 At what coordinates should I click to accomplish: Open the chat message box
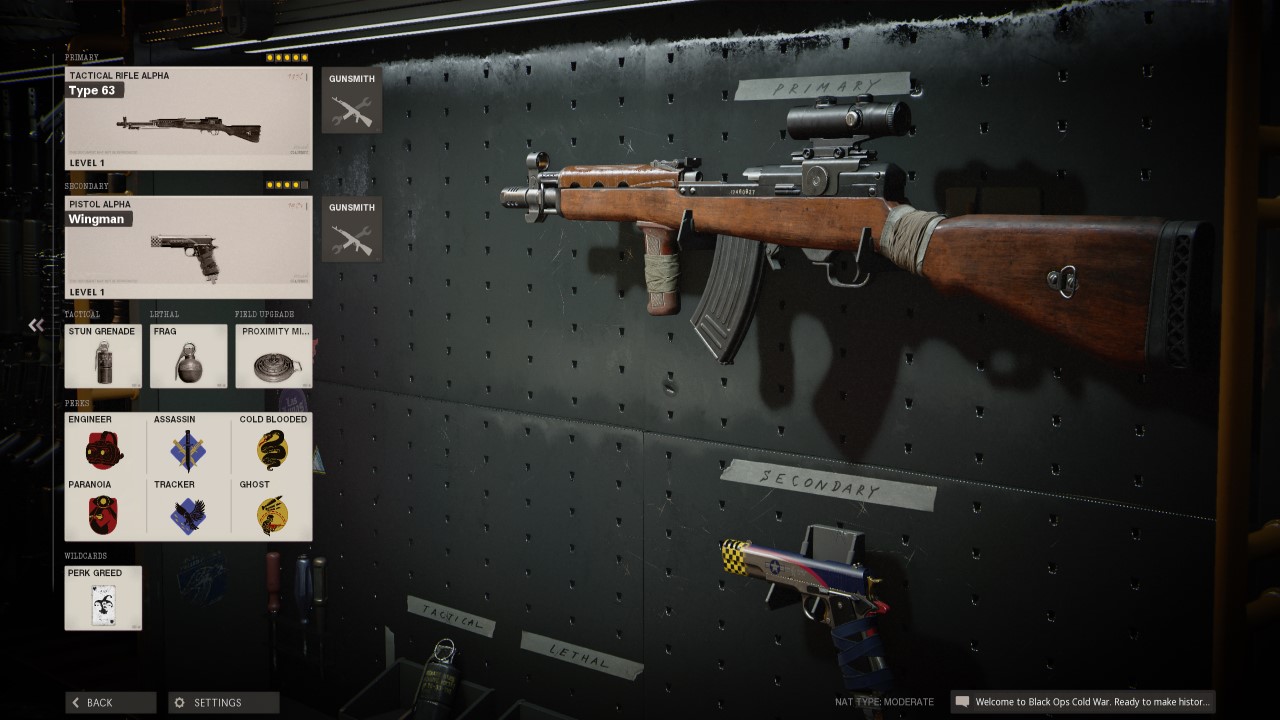pos(1083,702)
